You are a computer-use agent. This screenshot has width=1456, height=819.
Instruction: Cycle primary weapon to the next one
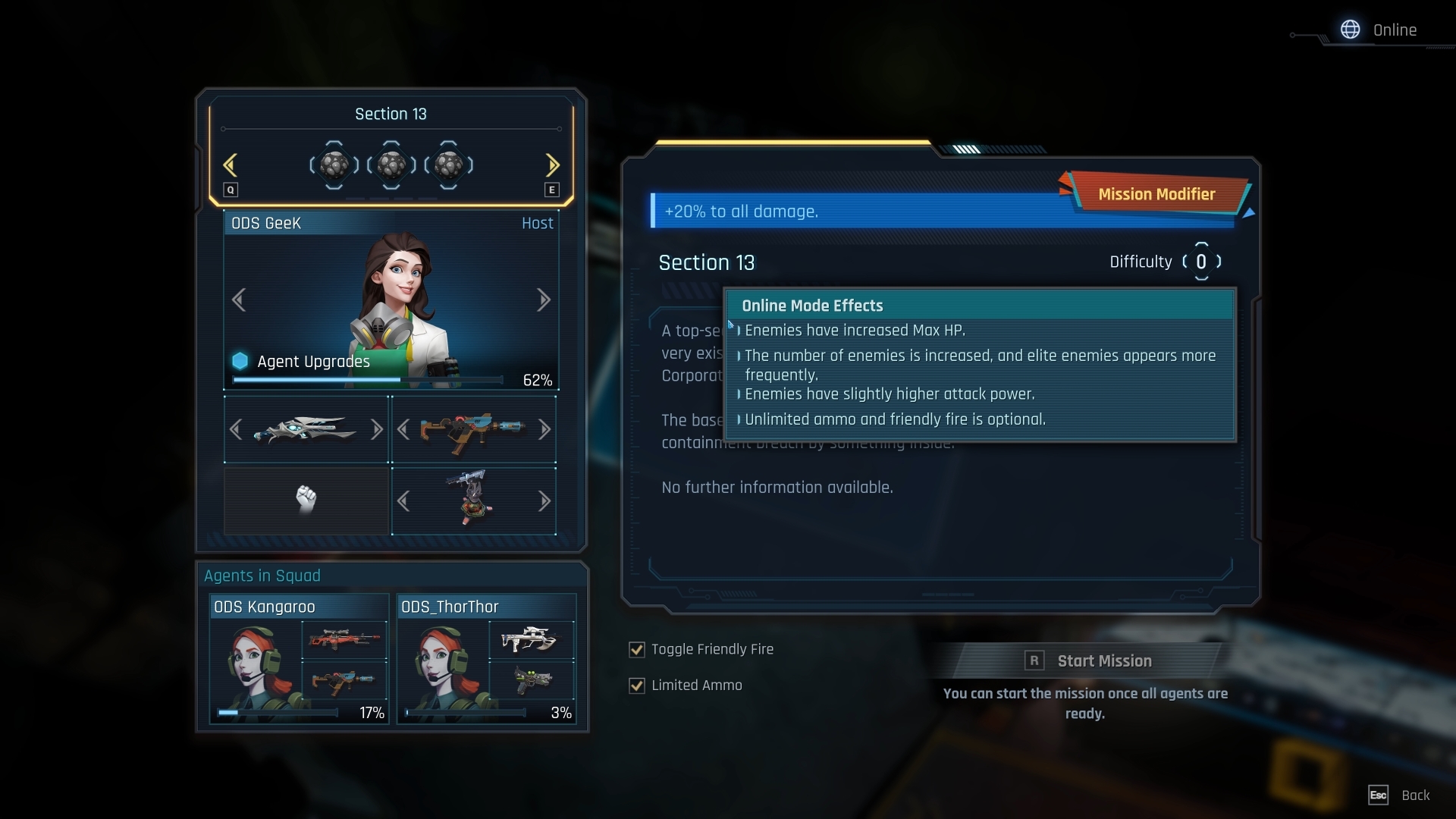click(x=376, y=430)
